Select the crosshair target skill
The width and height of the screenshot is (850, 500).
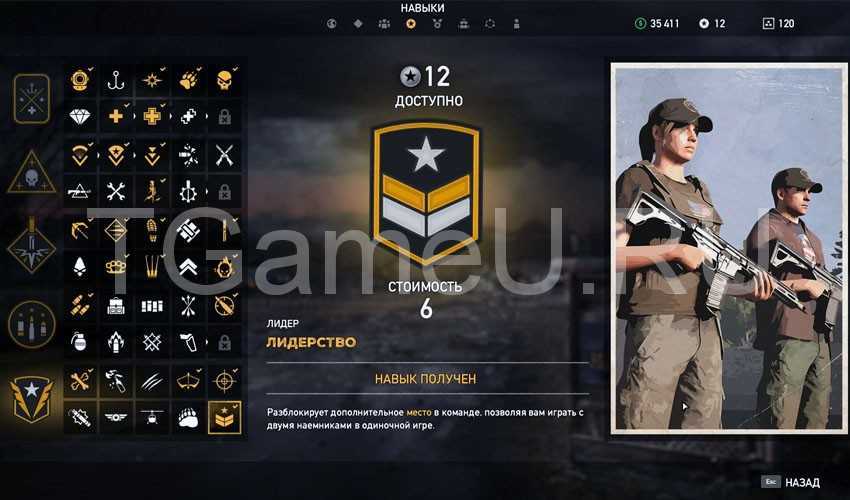click(x=225, y=380)
